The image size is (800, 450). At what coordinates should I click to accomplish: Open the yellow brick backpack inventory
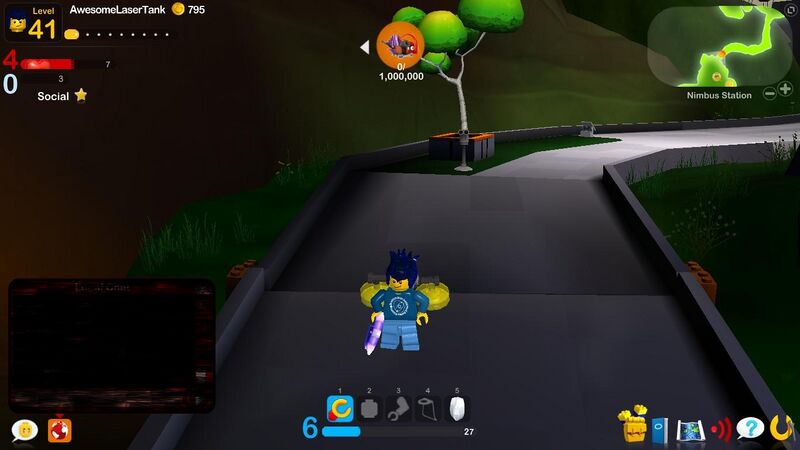pos(633,426)
